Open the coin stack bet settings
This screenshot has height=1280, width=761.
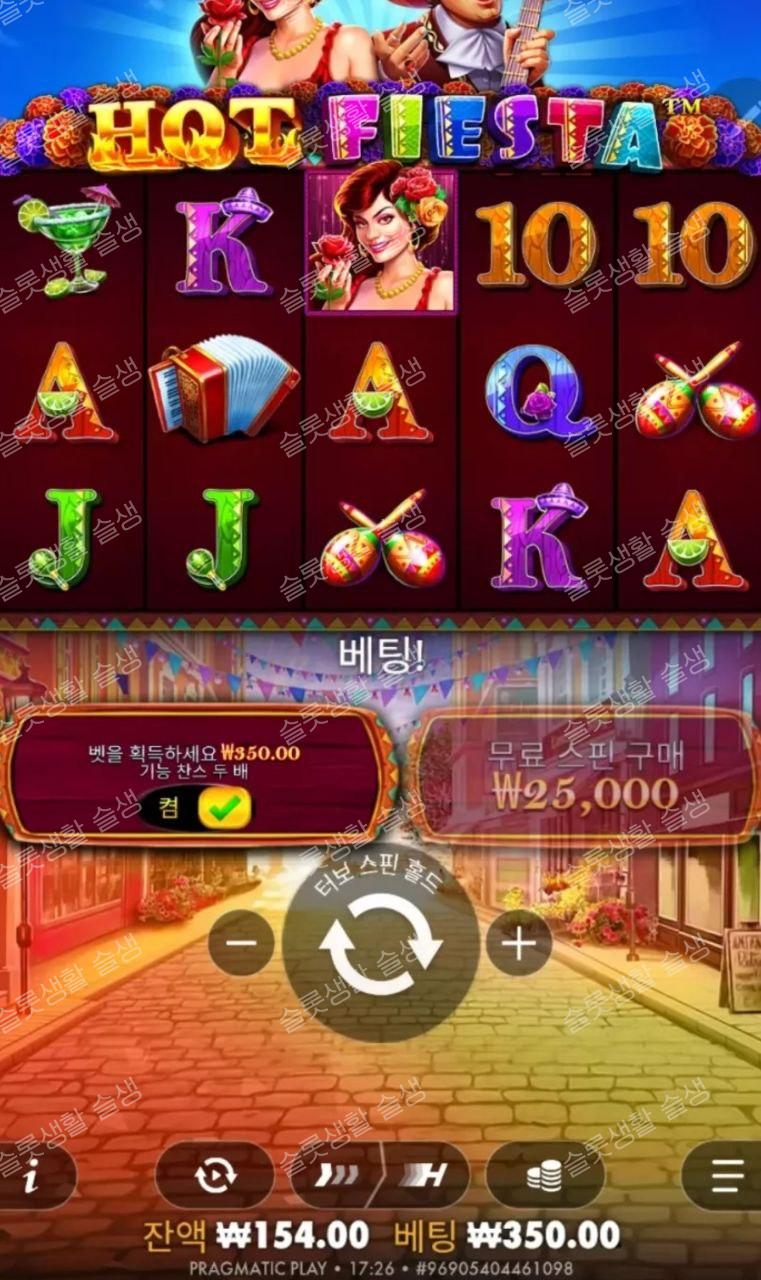pos(545,1175)
